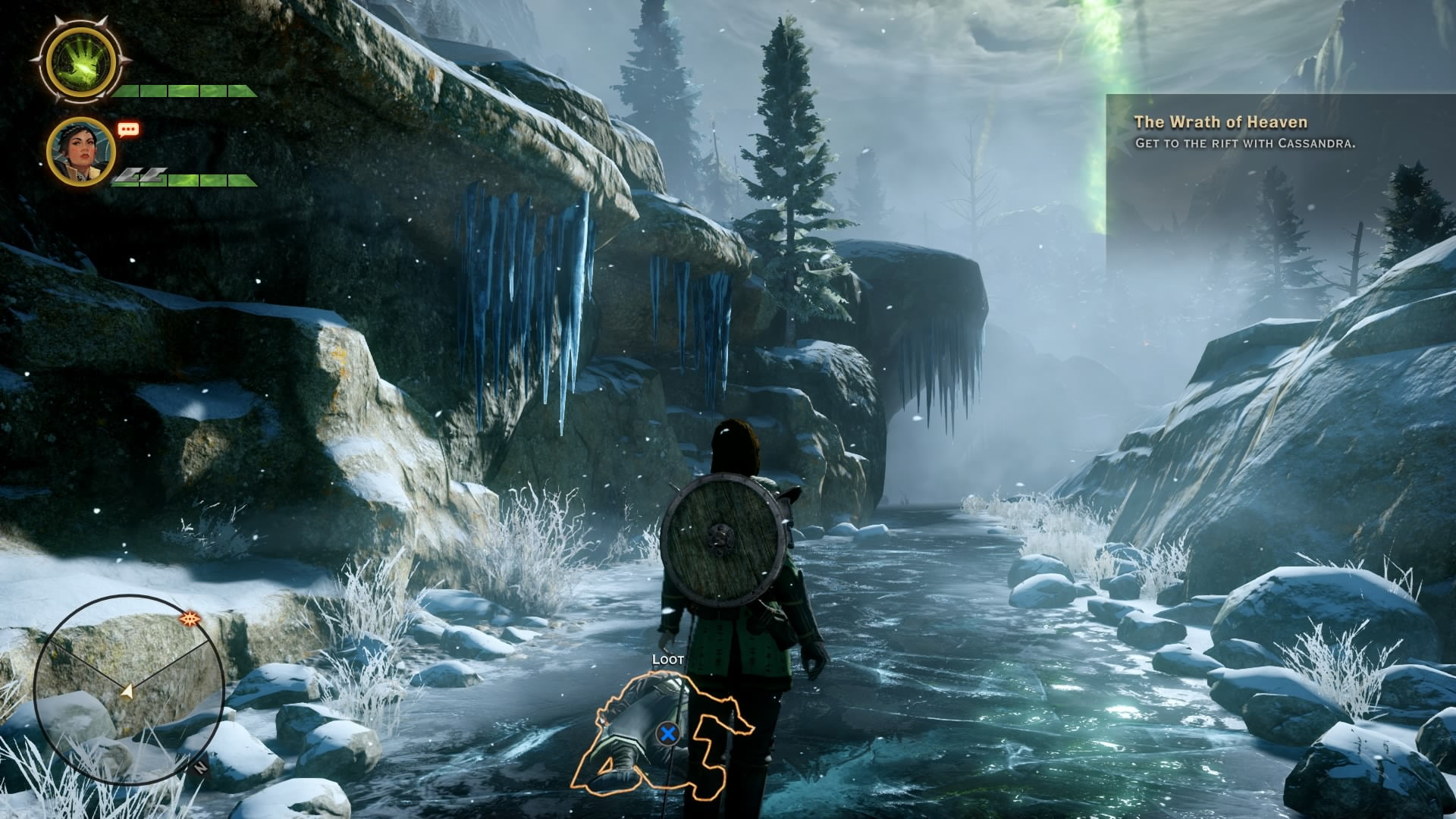
Task: Click the orange objective marker on the minimap
Action: click(190, 620)
